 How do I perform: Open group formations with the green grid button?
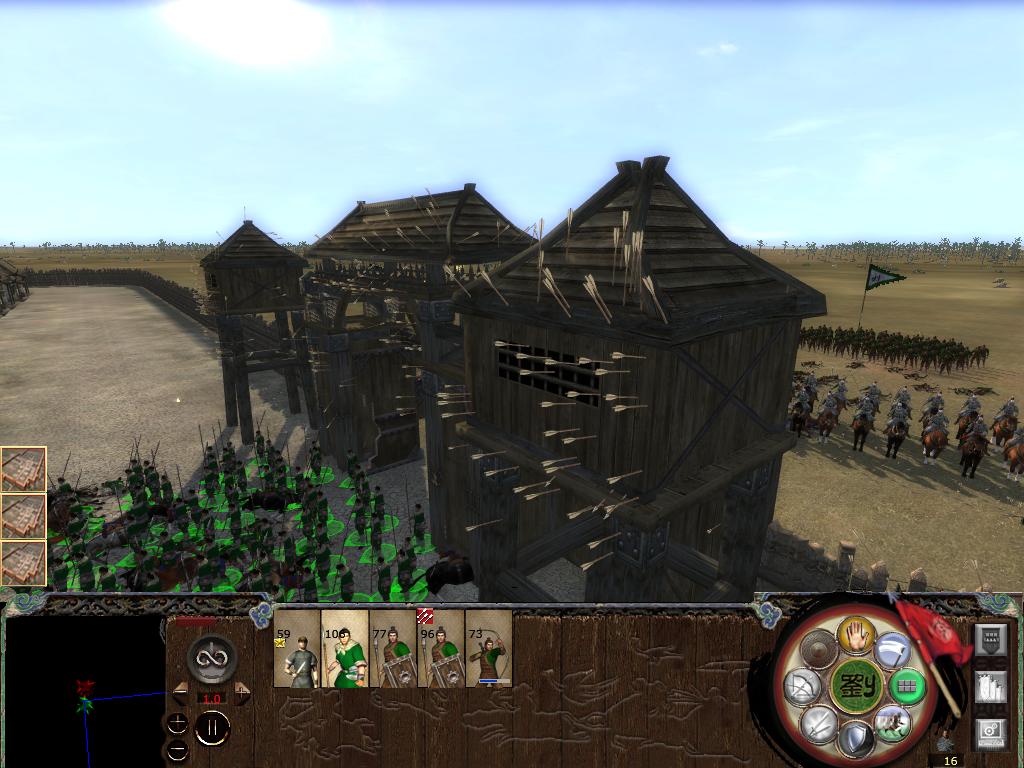tap(906, 687)
